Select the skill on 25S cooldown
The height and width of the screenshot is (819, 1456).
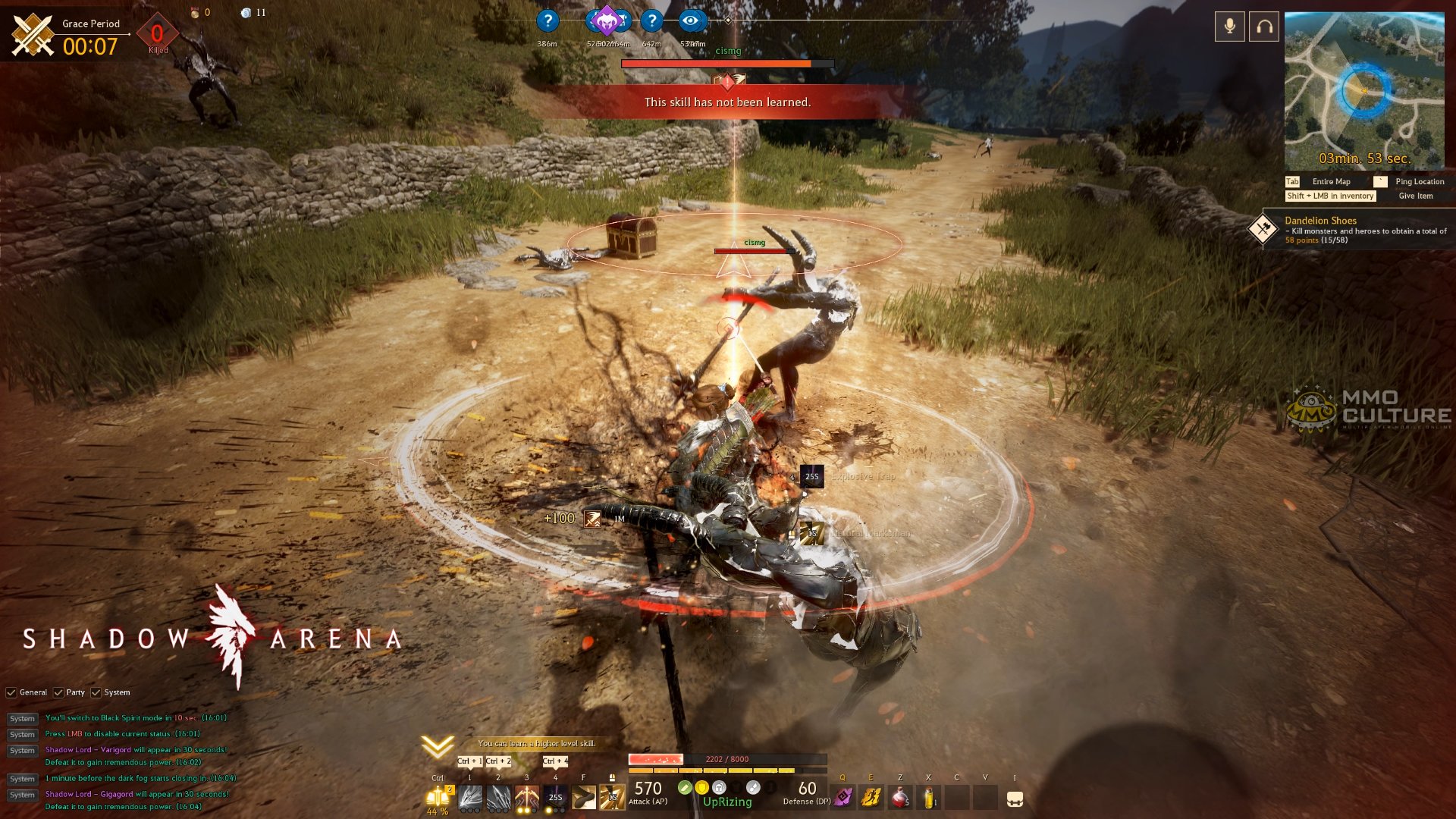(555, 798)
